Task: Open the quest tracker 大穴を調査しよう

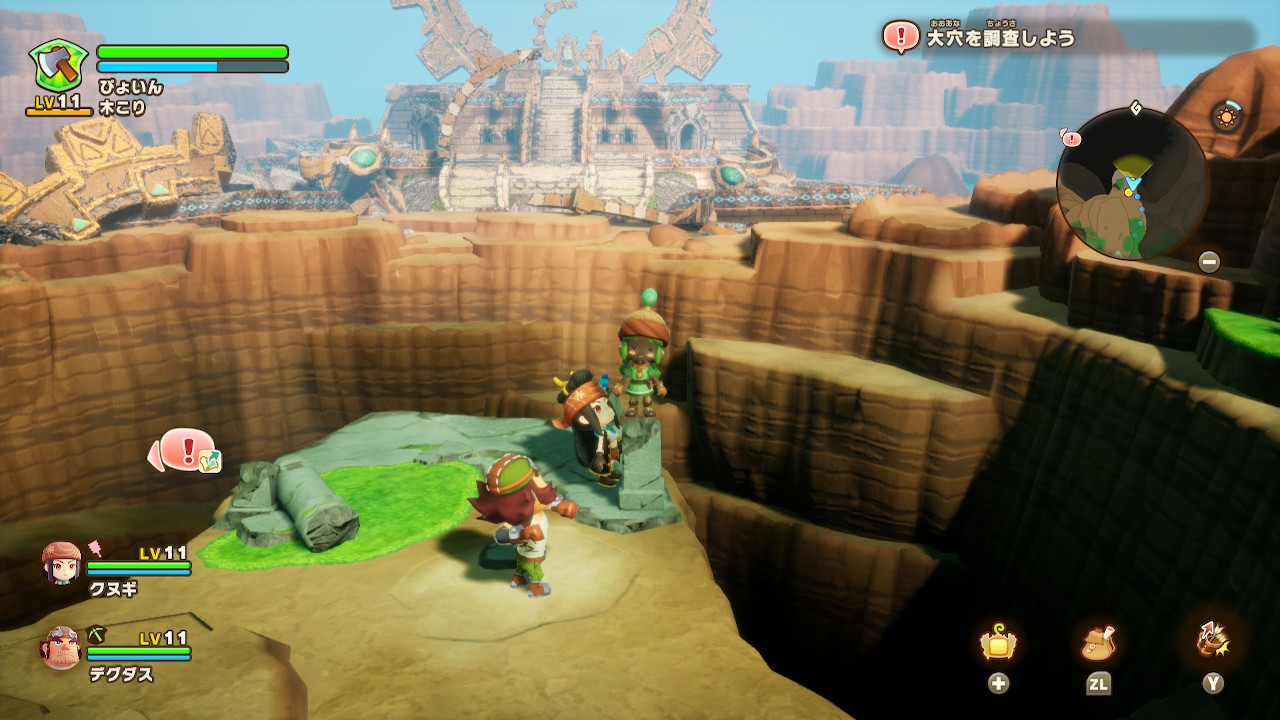Action: [x=1000, y=38]
